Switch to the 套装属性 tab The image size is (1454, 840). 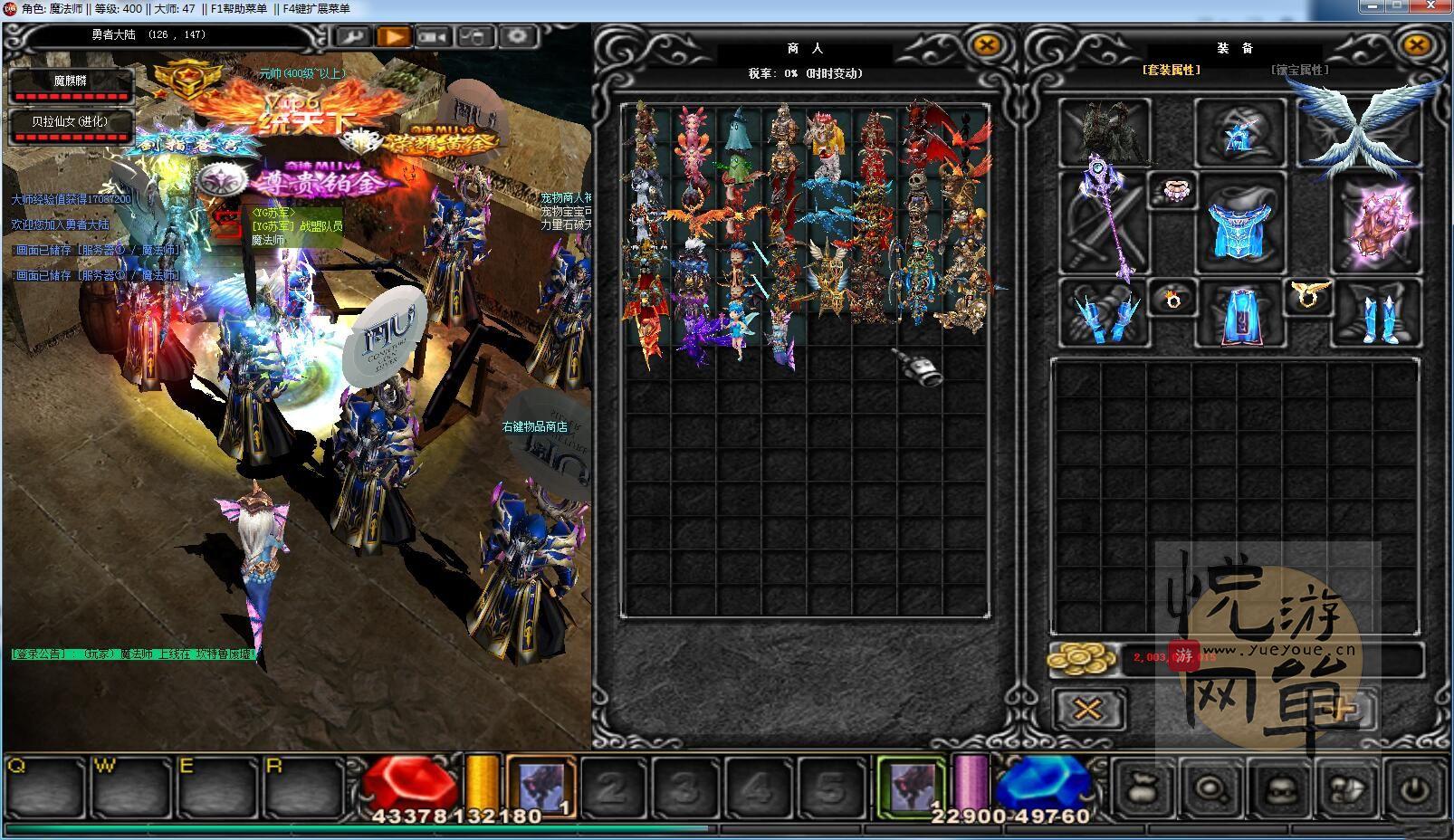[1171, 70]
